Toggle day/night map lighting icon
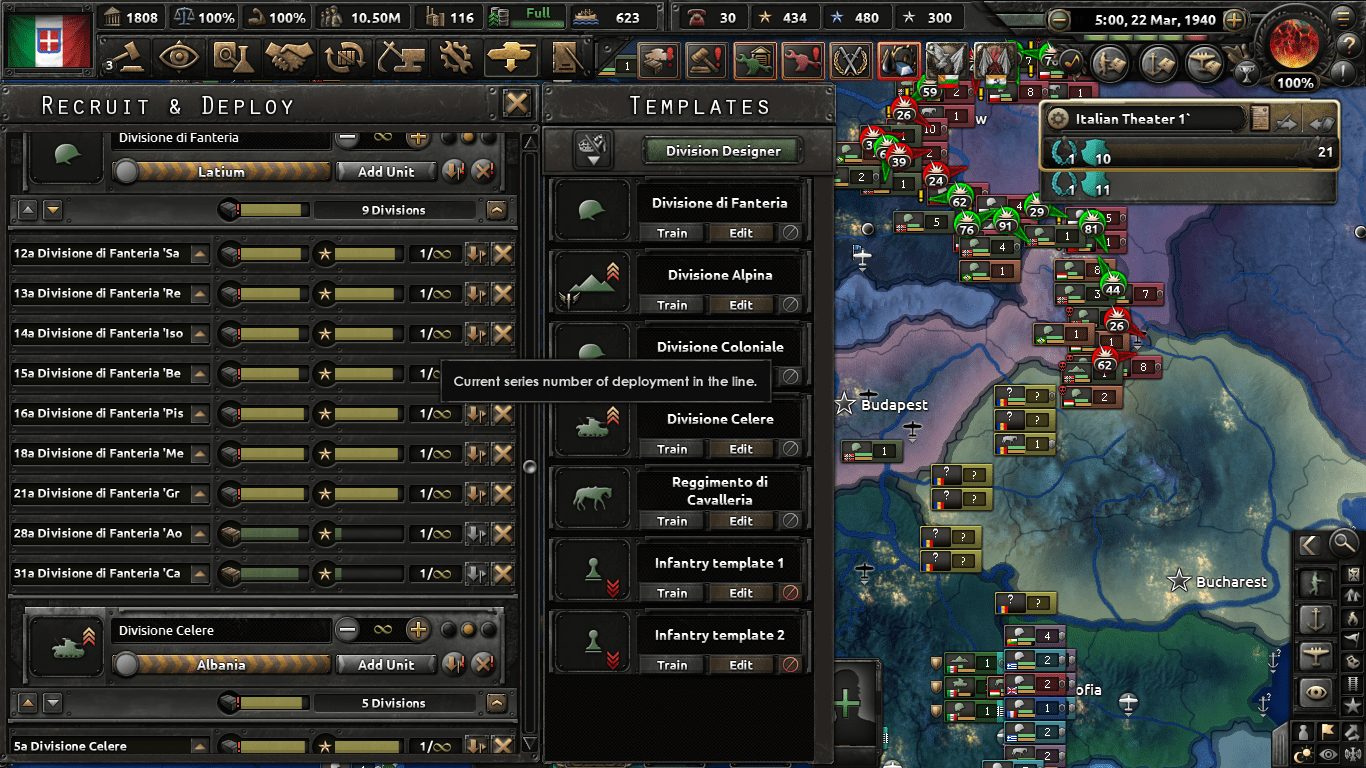Image resolution: width=1366 pixels, height=768 pixels. point(1303,752)
